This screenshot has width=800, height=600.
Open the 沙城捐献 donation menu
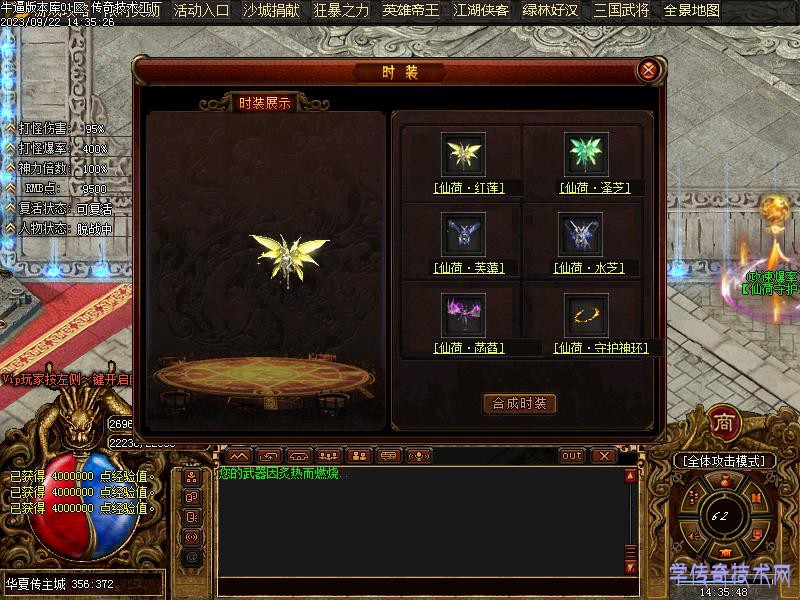[271, 11]
